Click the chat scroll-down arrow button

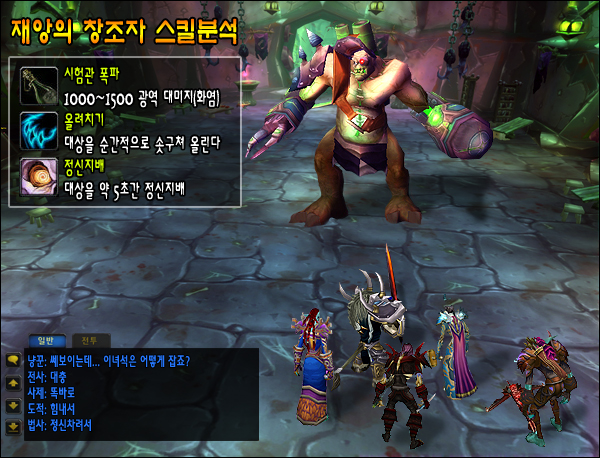13,405
